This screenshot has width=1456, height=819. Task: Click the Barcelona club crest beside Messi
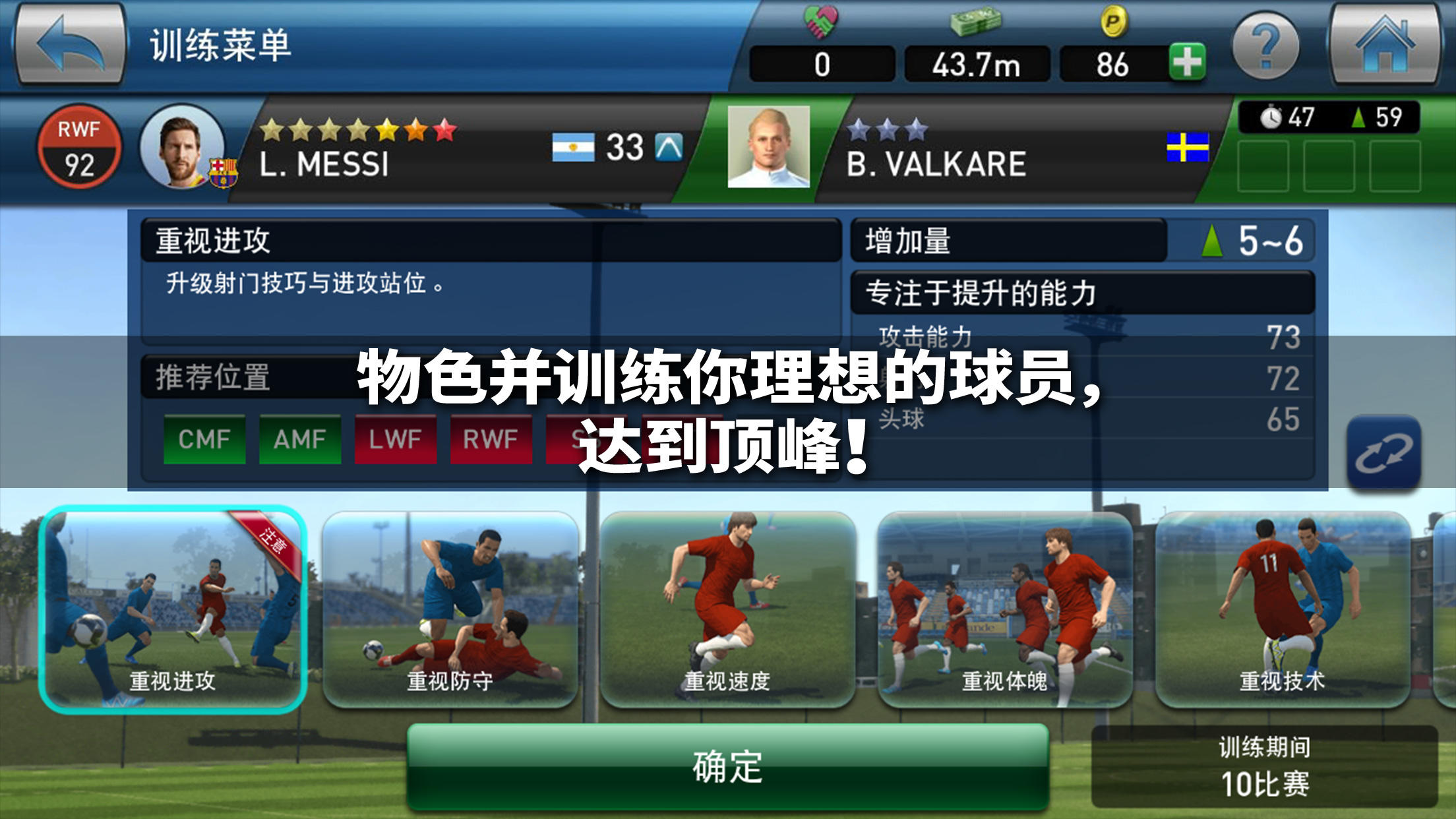point(224,173)
